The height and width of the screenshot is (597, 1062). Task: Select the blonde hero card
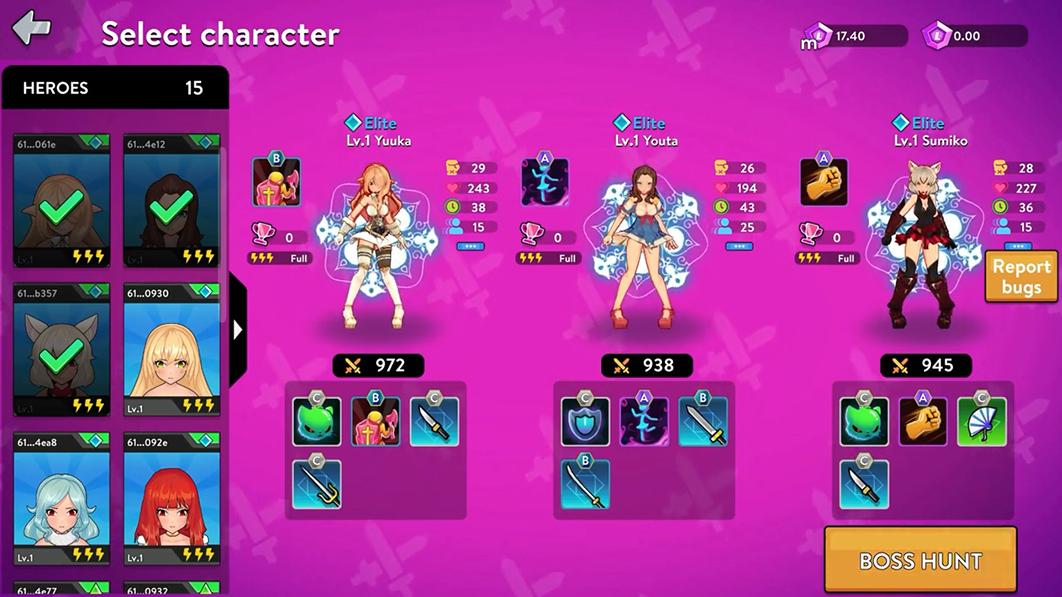point(172,350)
